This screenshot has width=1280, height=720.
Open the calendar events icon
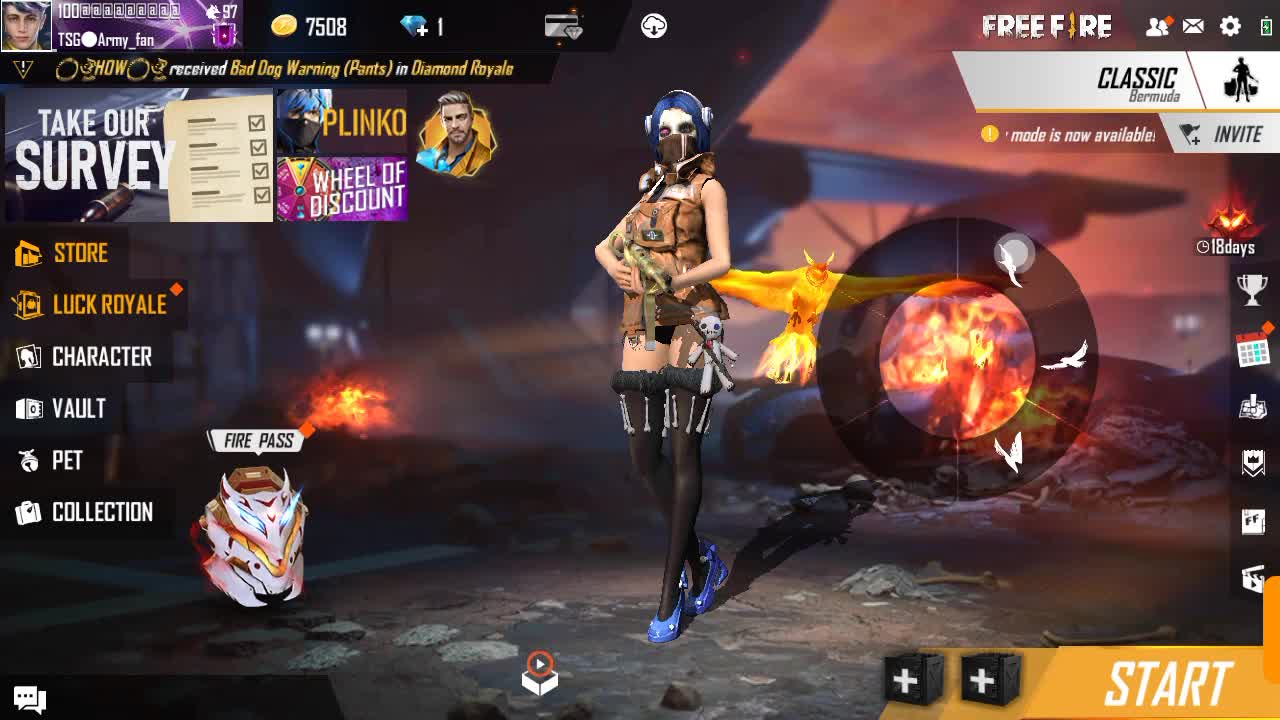point(1253,350)
